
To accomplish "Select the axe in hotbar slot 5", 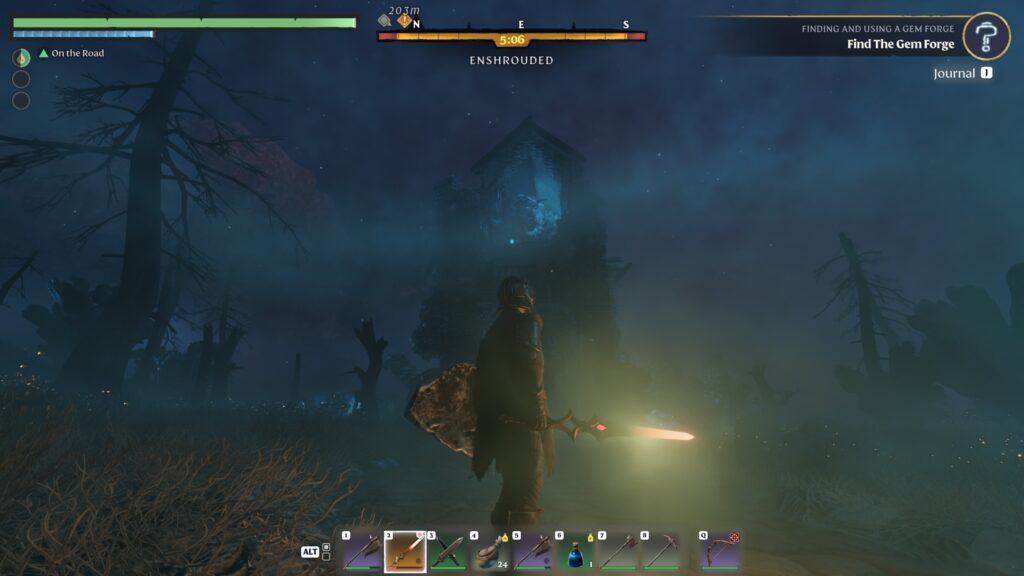I will [533, 551].
